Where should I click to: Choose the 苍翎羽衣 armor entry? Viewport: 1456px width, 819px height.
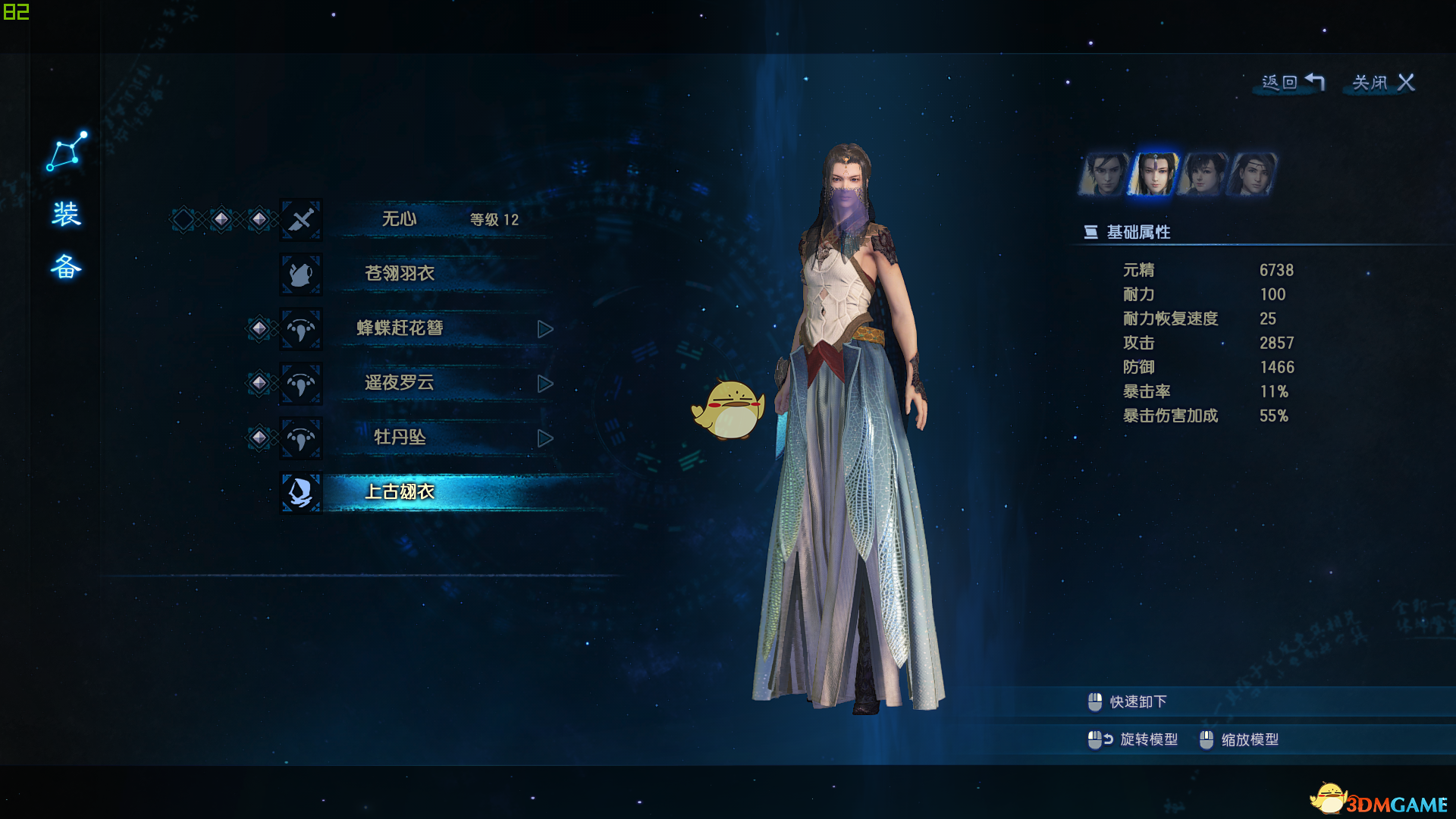tap(400, 274)
